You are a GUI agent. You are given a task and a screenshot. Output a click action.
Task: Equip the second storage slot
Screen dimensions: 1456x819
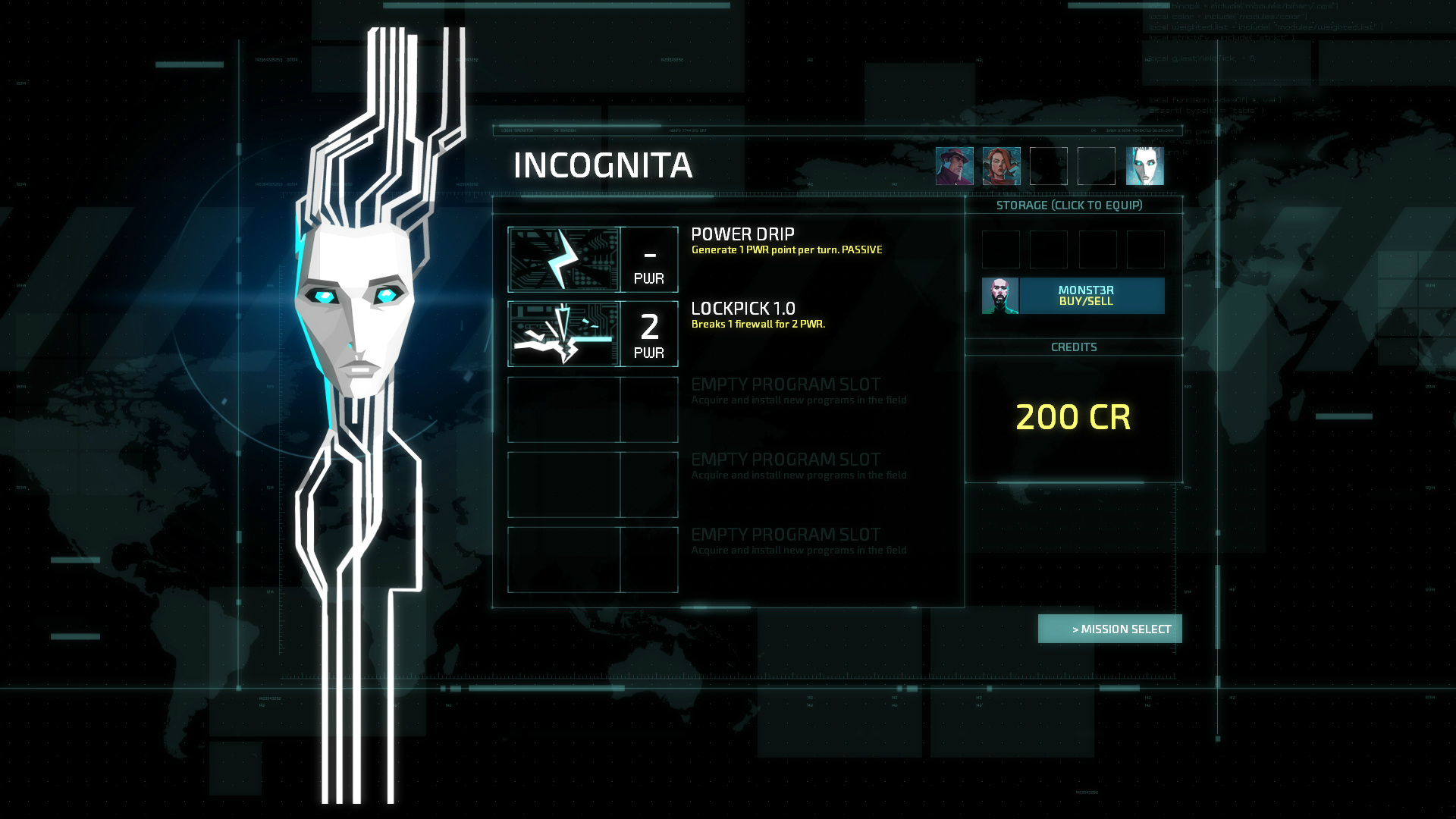(1049, 249)
